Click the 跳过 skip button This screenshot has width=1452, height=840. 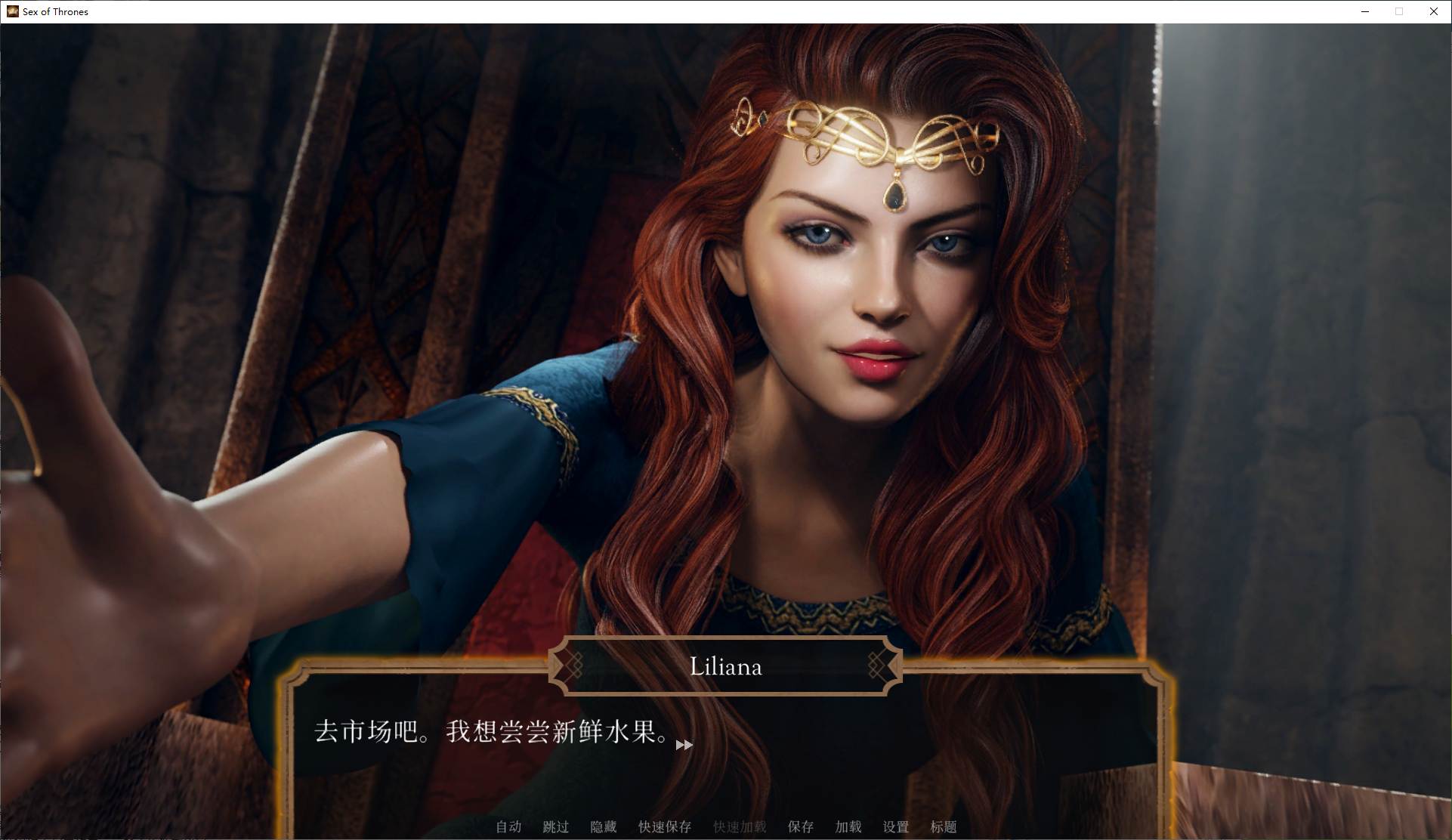(556, 827)
